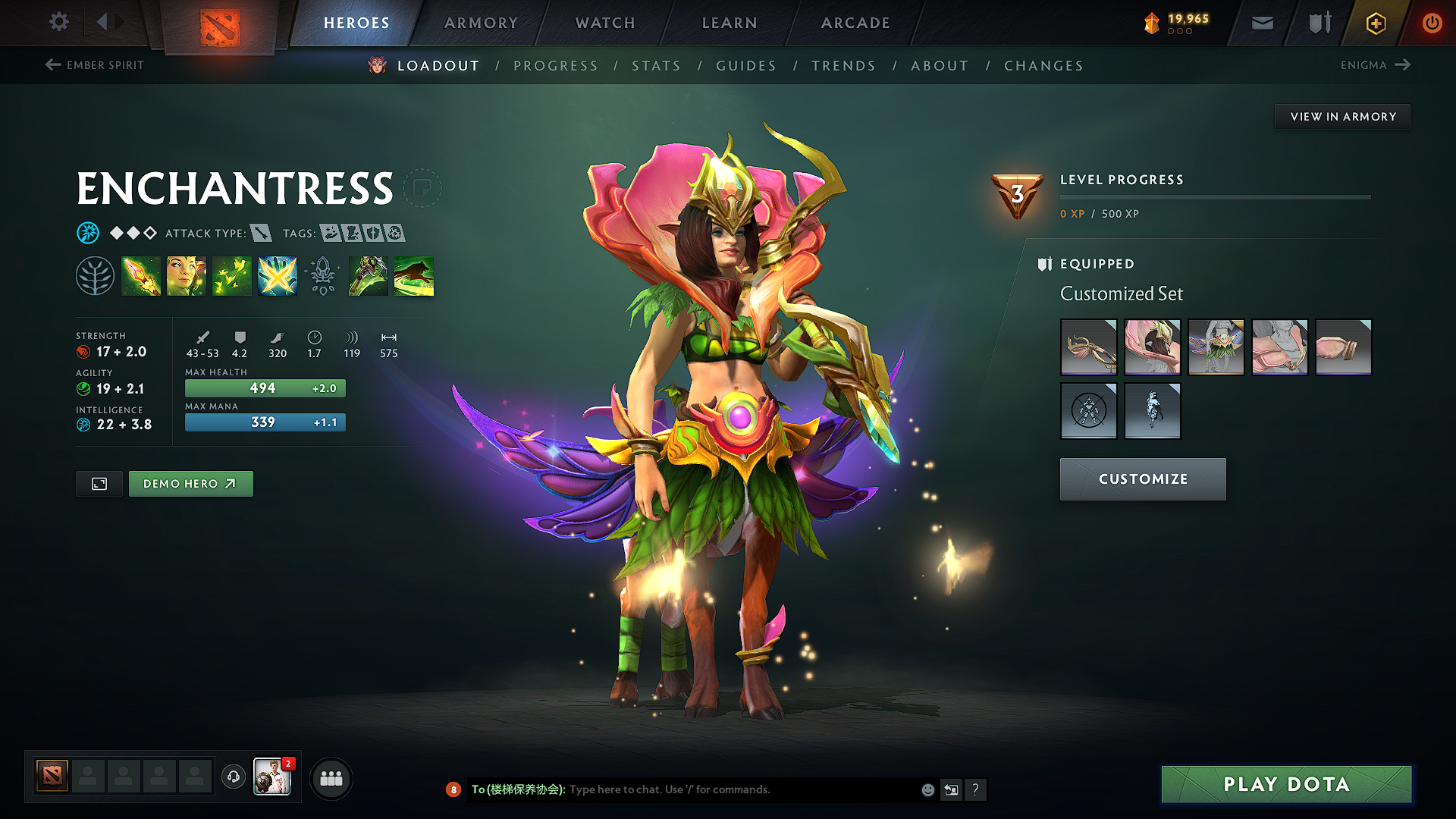View the Trends section

(x=843, y=66)
